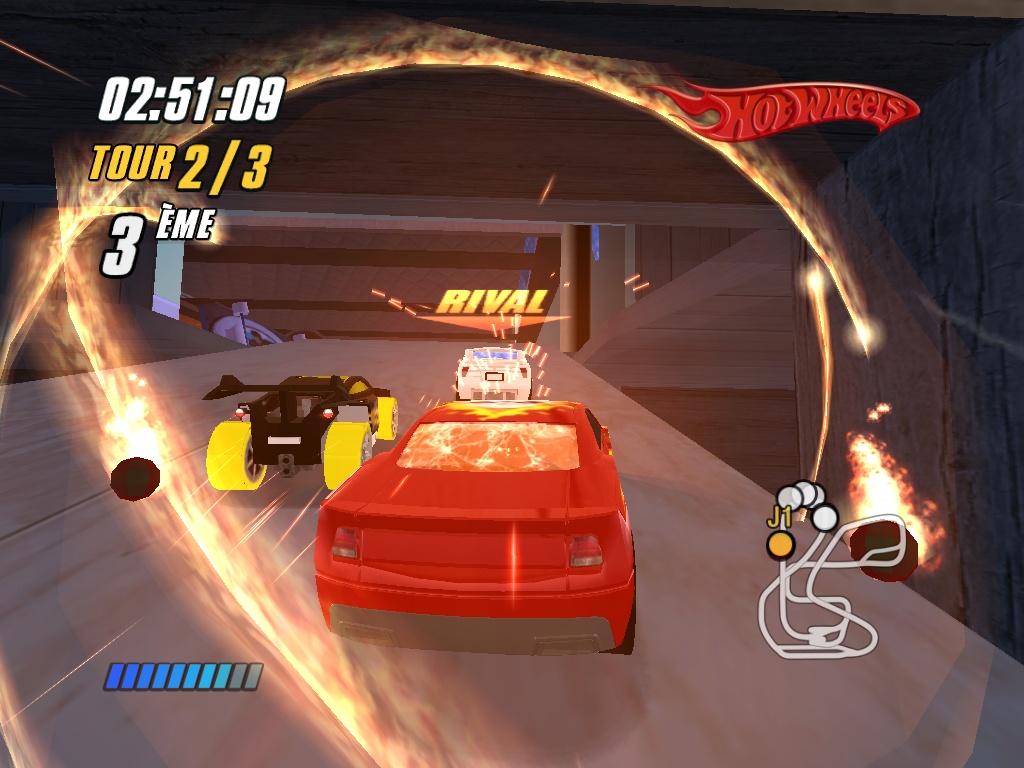Select the orange J1 player marker on minimap
The image size is (1024, 768).
click(x=780, y=544)
